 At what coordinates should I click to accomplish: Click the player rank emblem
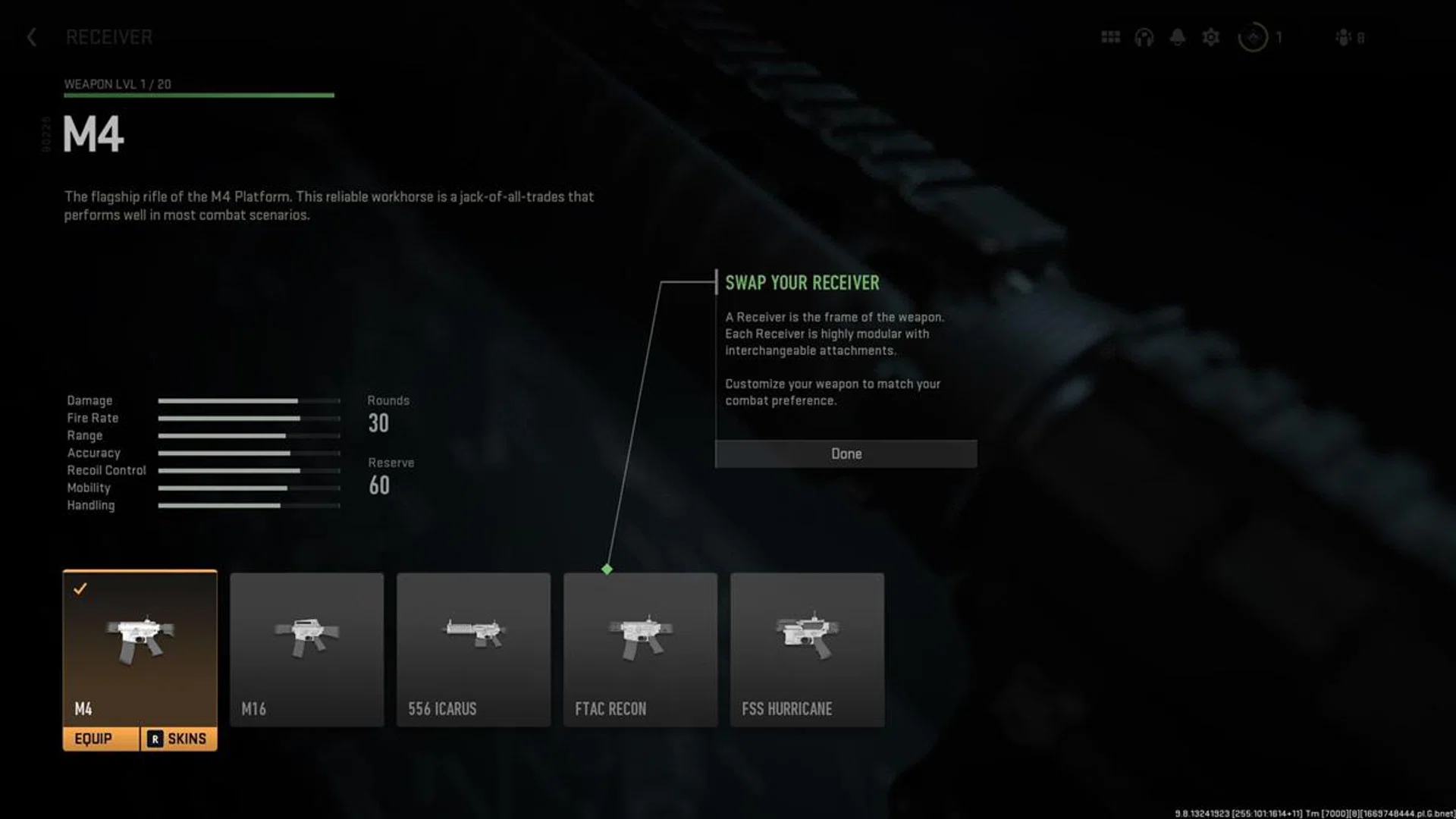pos(1253,37)
